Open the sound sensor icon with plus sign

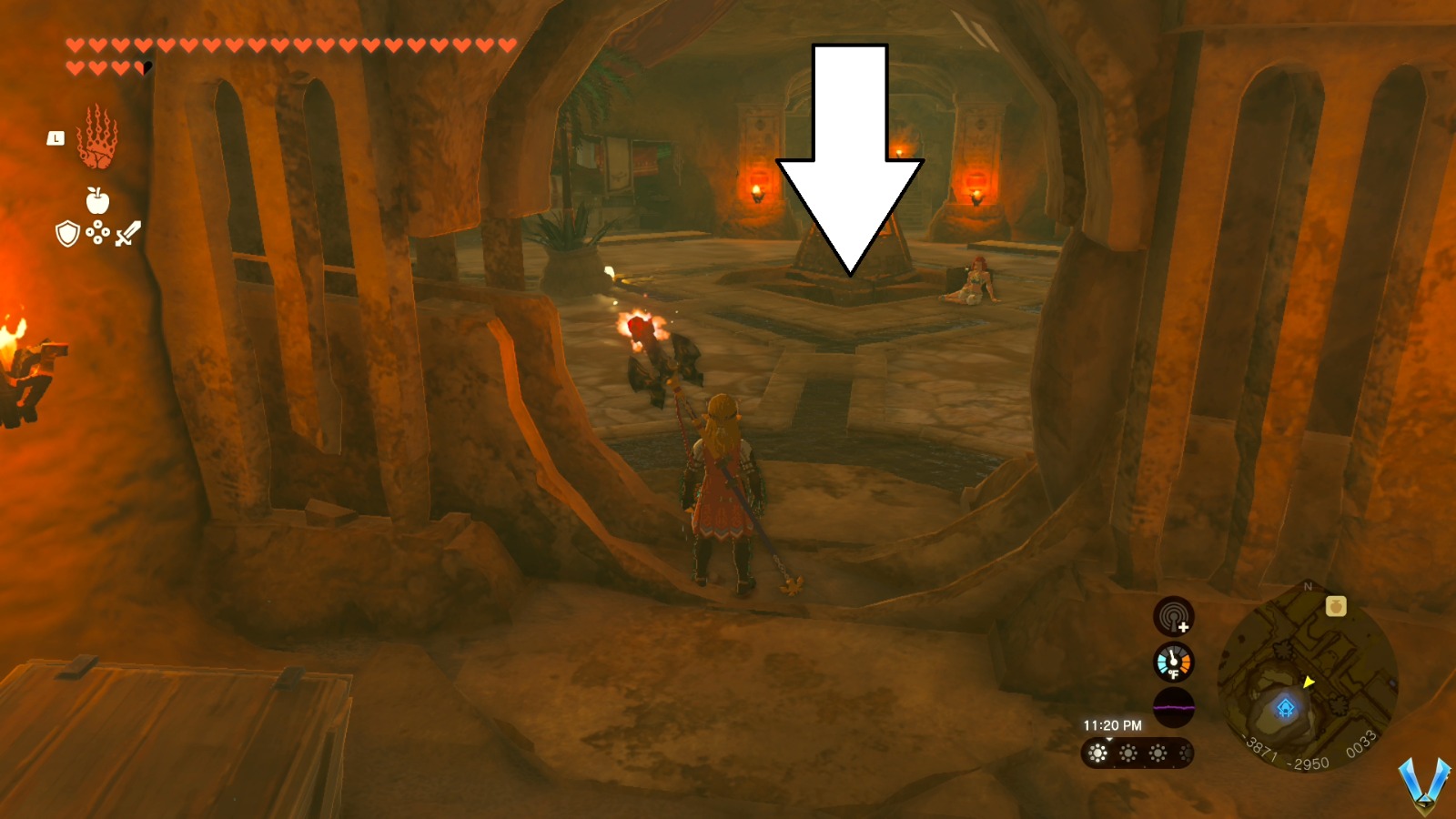pos(1174,617)
